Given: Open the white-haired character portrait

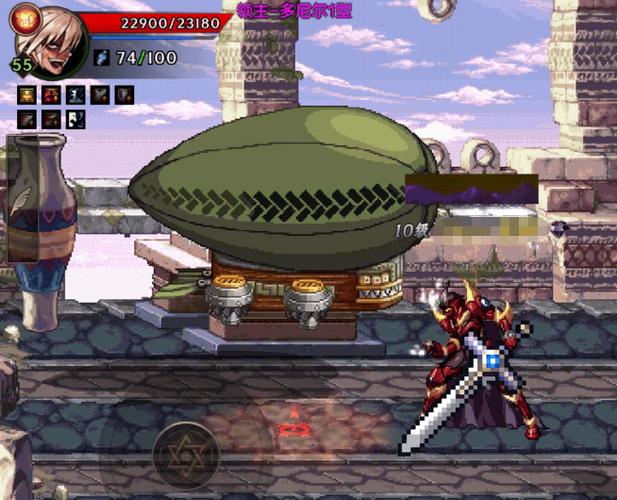Looking at the screenshot, I should (x=52, y=40).
